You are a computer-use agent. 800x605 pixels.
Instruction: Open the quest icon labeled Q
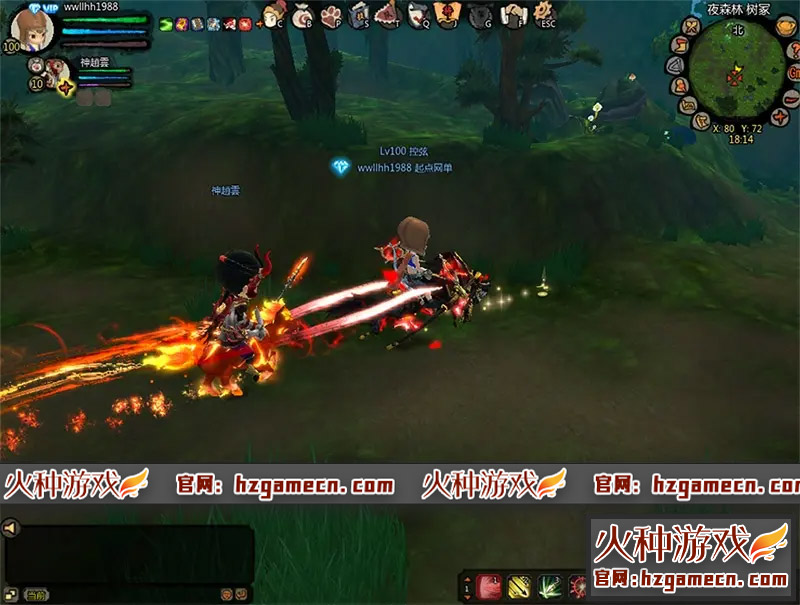[419, 16]
